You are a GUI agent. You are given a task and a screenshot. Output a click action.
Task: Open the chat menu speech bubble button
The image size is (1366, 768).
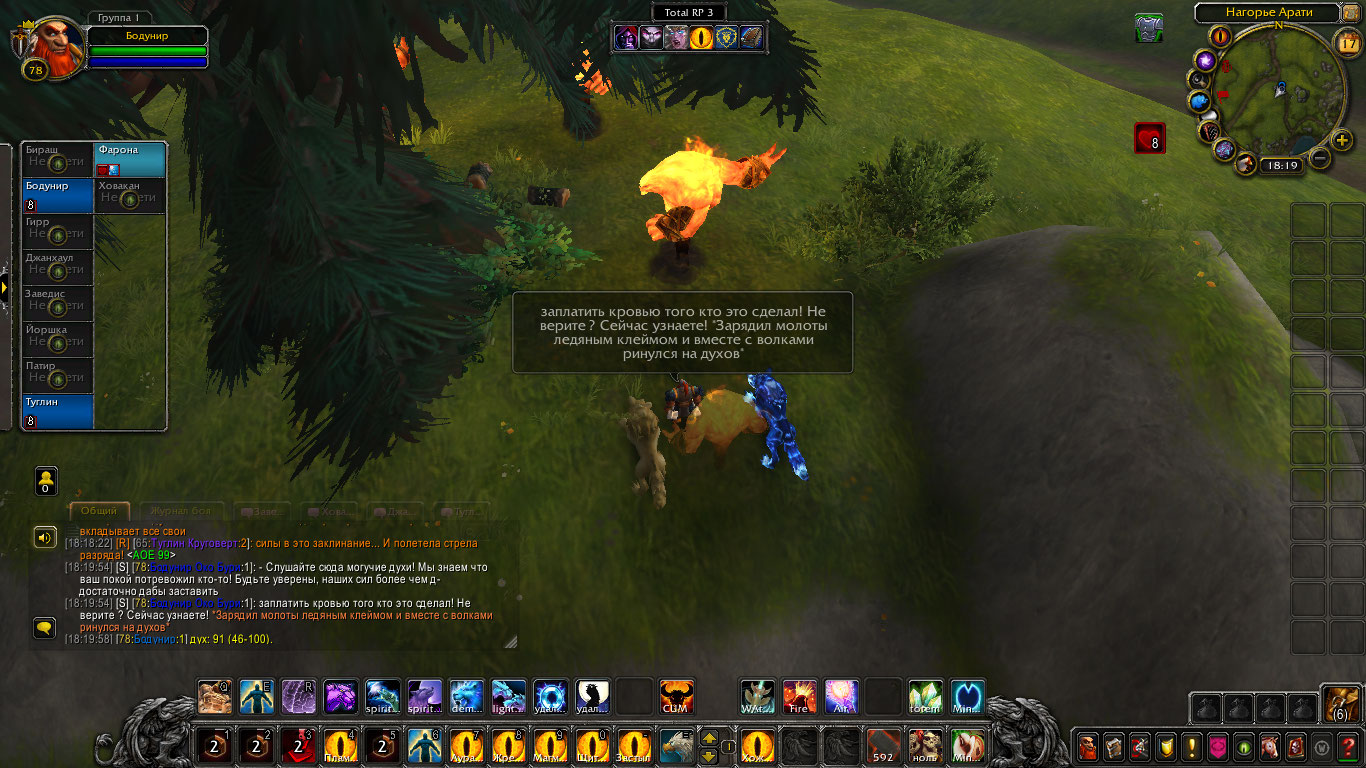45,628
